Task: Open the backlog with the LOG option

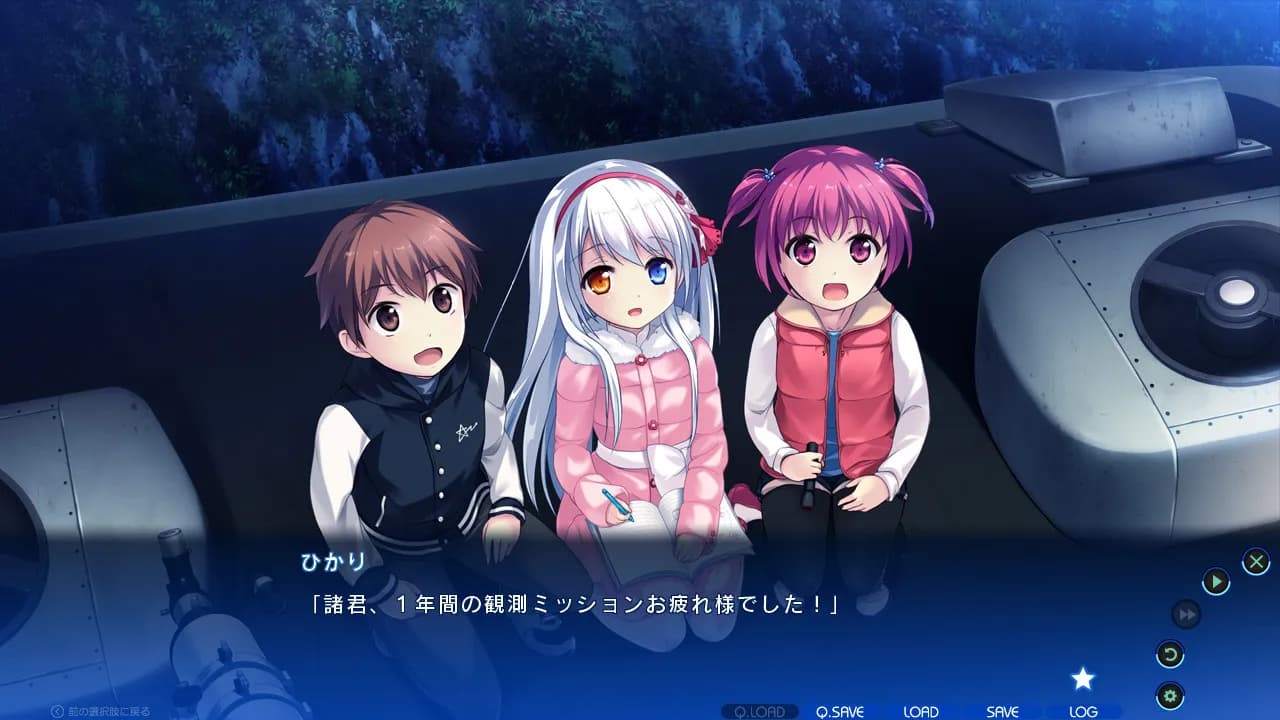Action: tap(1083, 711)
